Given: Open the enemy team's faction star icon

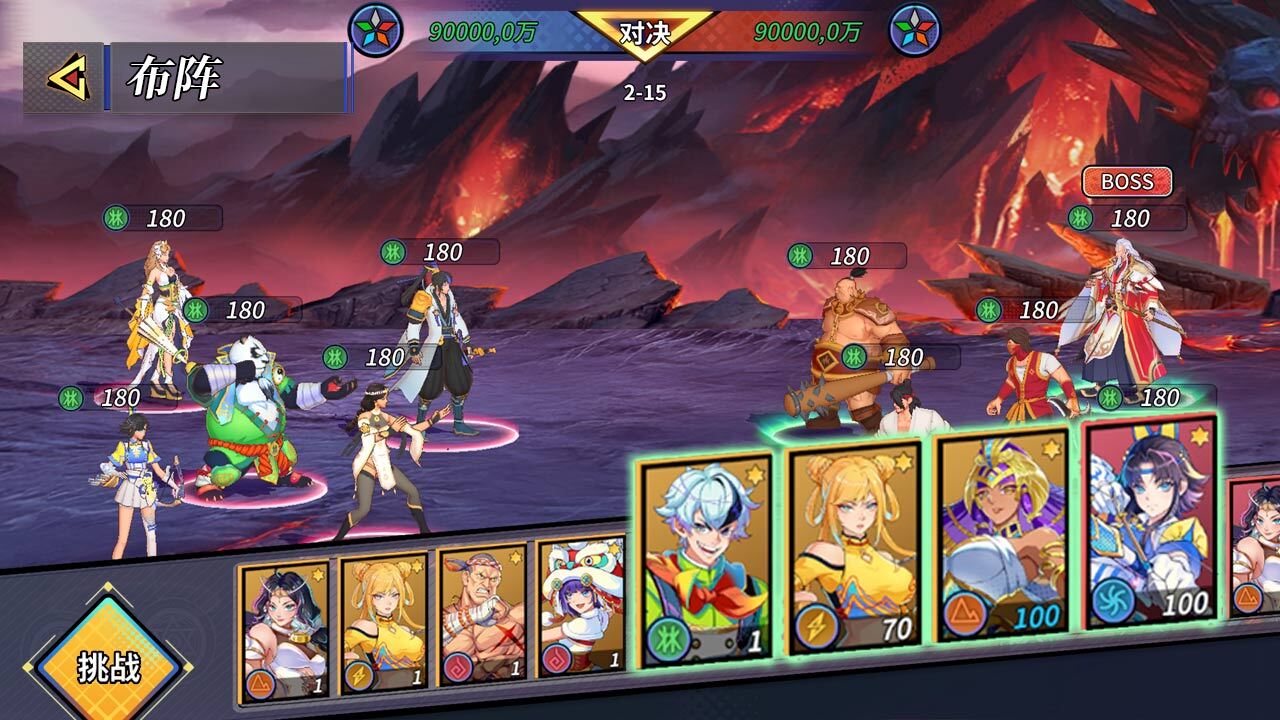Looking at the screenshot, I should pos(915,30).
